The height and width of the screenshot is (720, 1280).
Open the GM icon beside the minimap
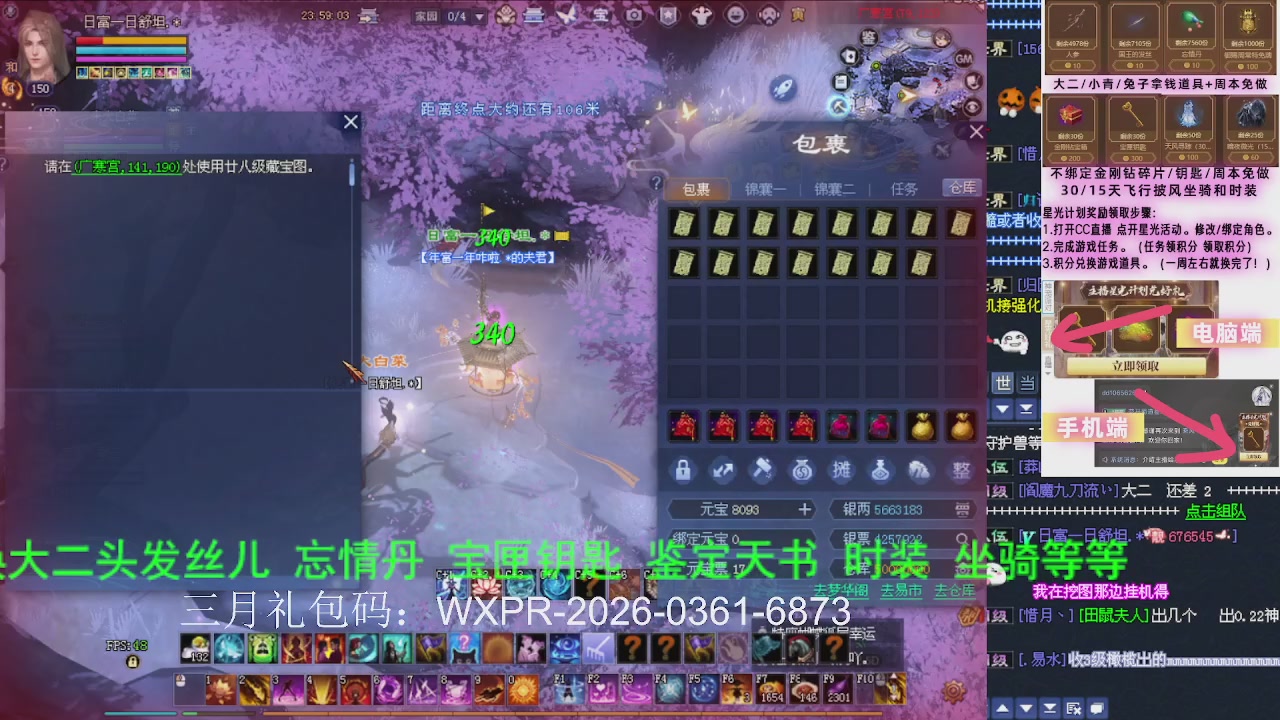(x=964, y=58)
